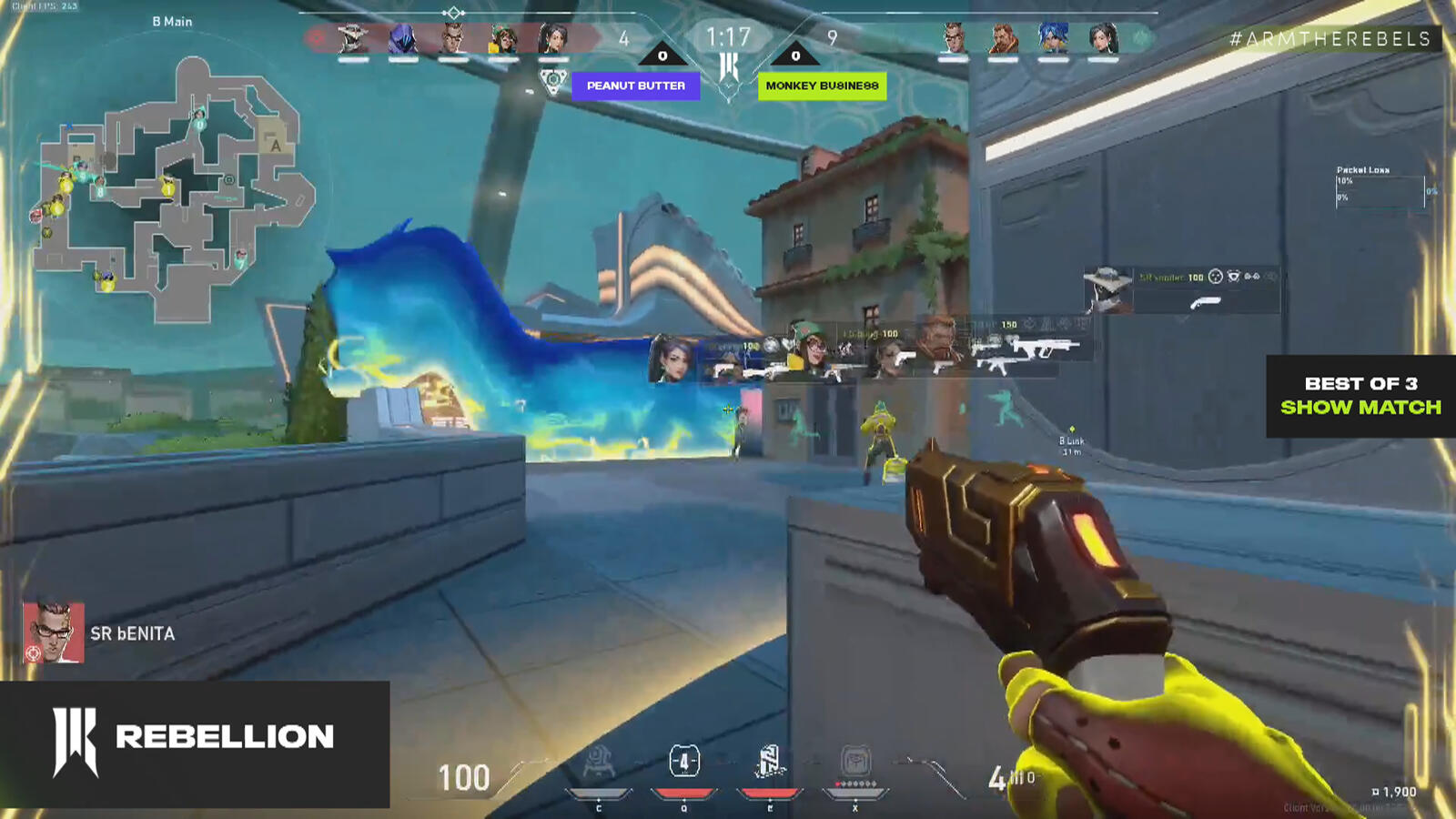This screenshot has height=819, width=1456.
Task: Click the armor shield icon beside 150
Action: tap(1029, 324)
